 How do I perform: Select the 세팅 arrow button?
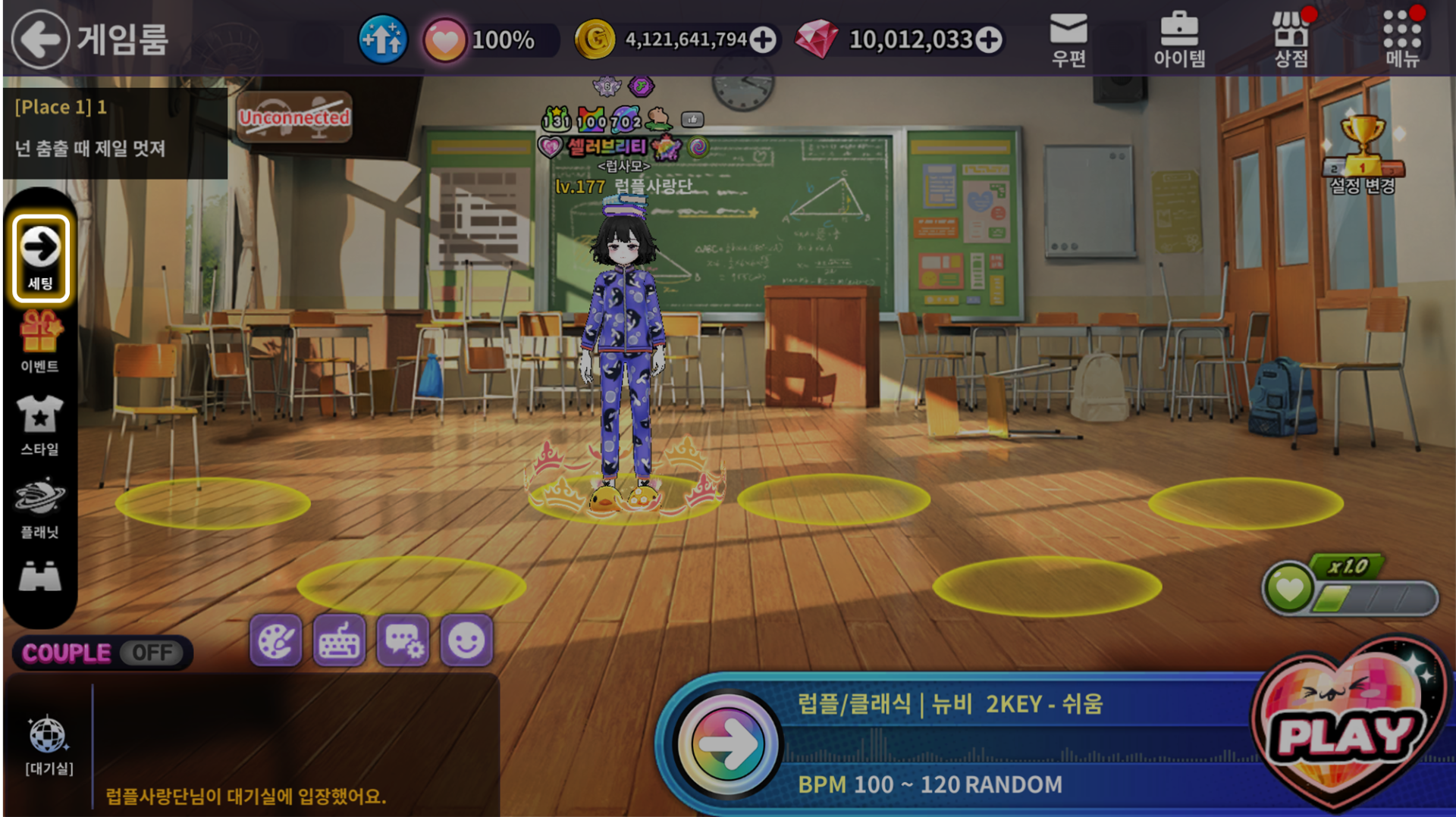(x=40, y=258)
